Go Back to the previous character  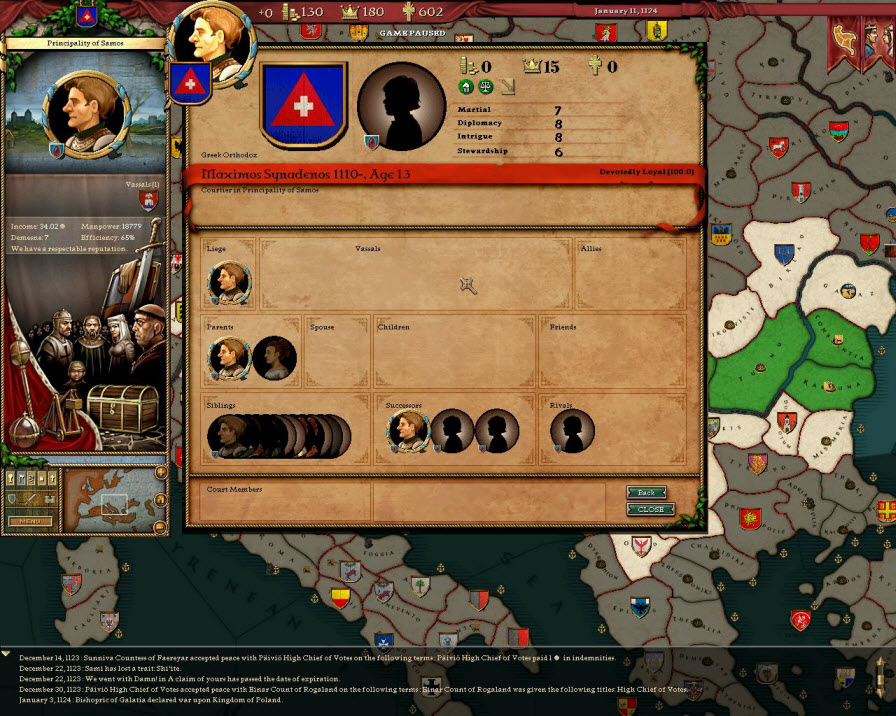tap(646, 492)
